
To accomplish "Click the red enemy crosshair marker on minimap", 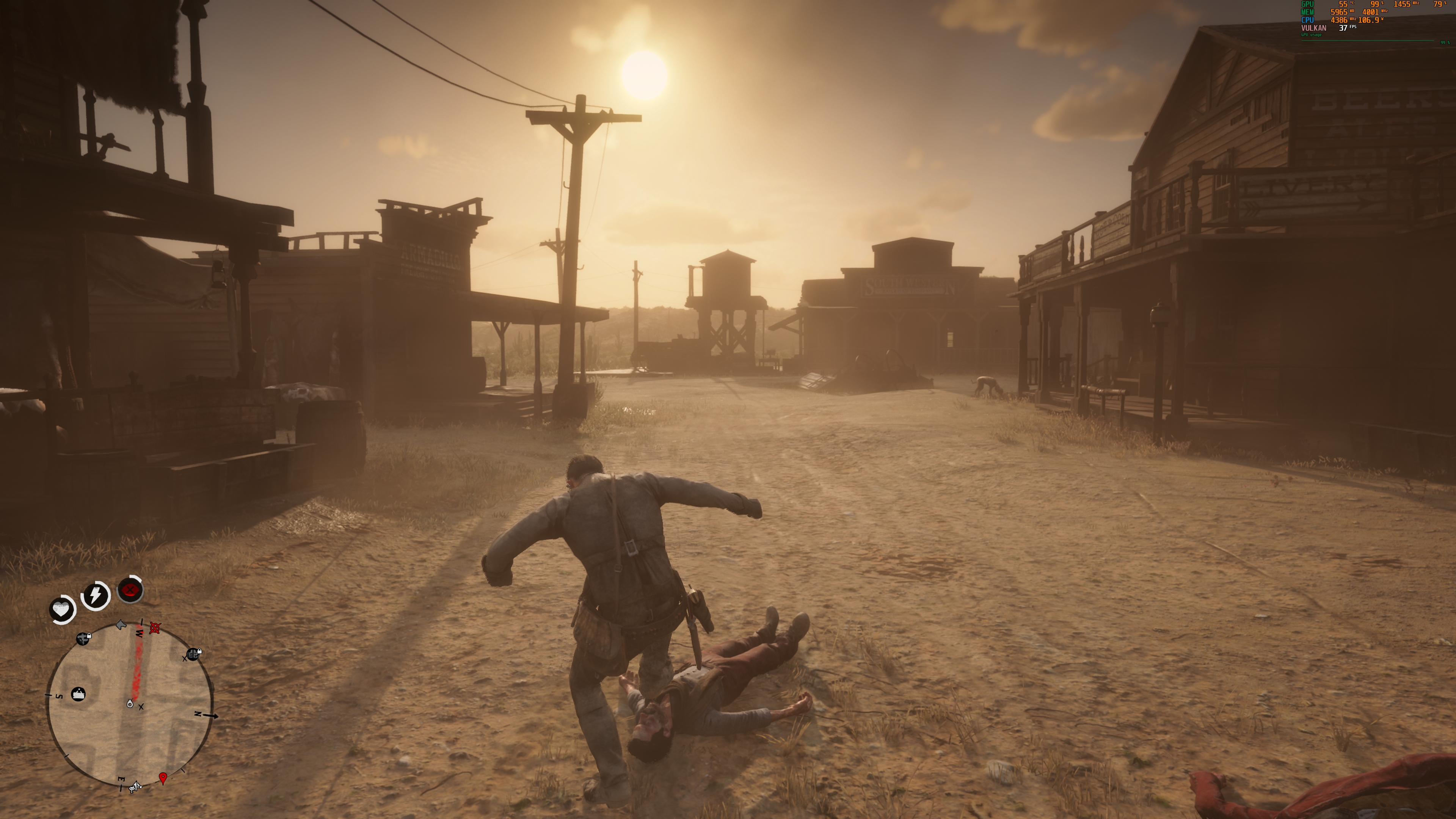I will pos(154,629).
